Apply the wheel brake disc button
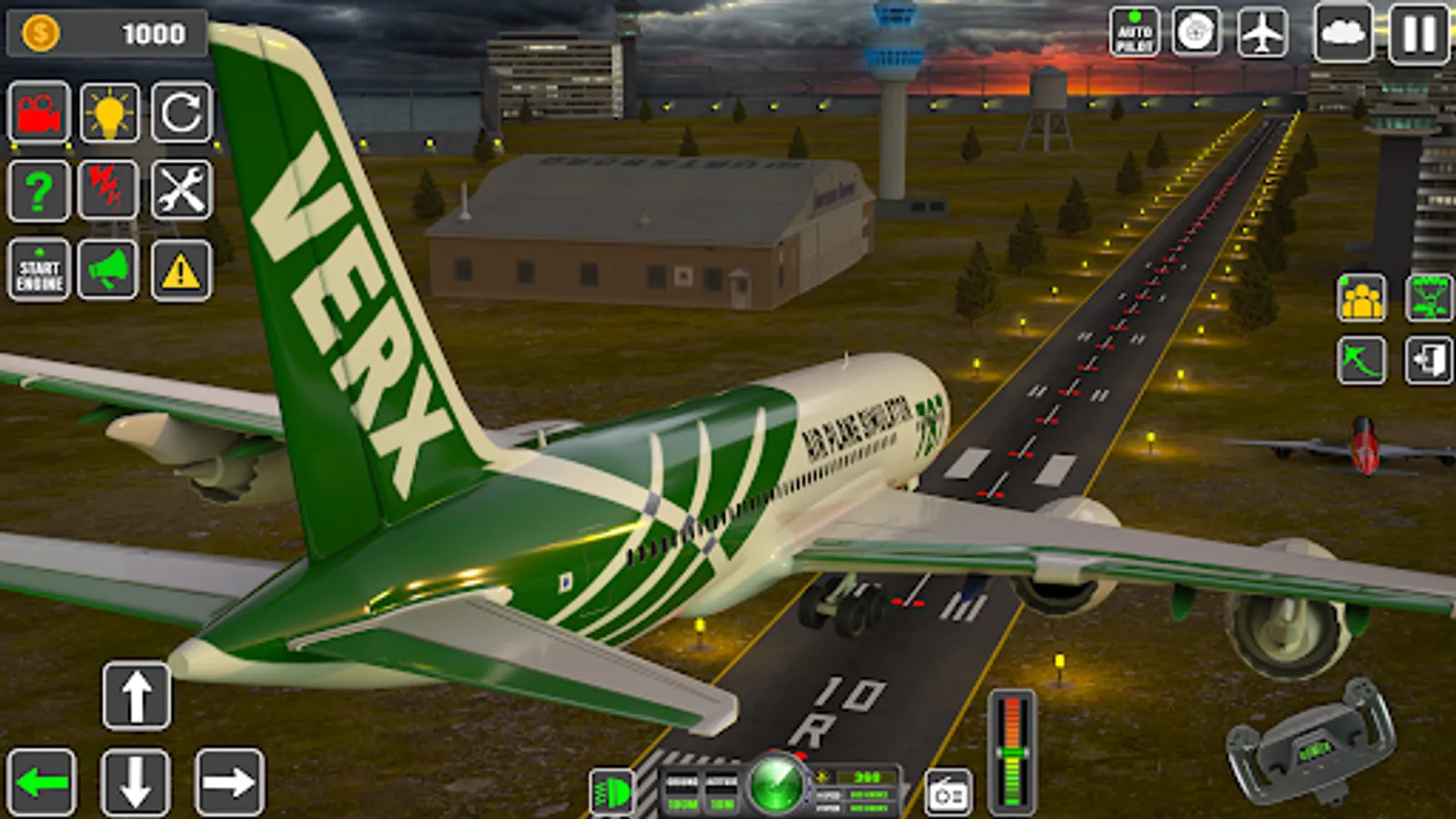 pos(1196,33)
